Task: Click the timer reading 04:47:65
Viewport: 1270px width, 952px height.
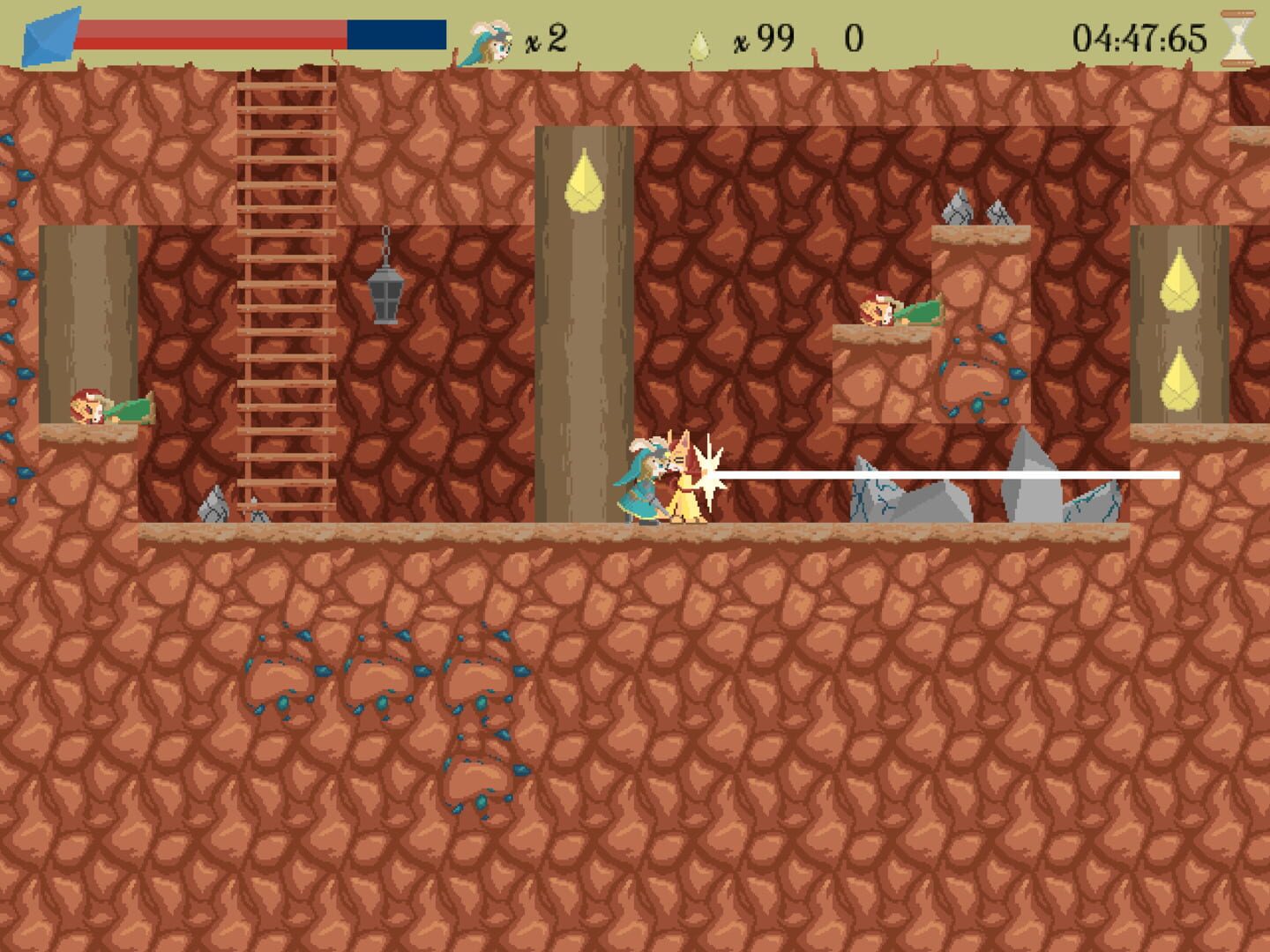Action: point(1138,37)
